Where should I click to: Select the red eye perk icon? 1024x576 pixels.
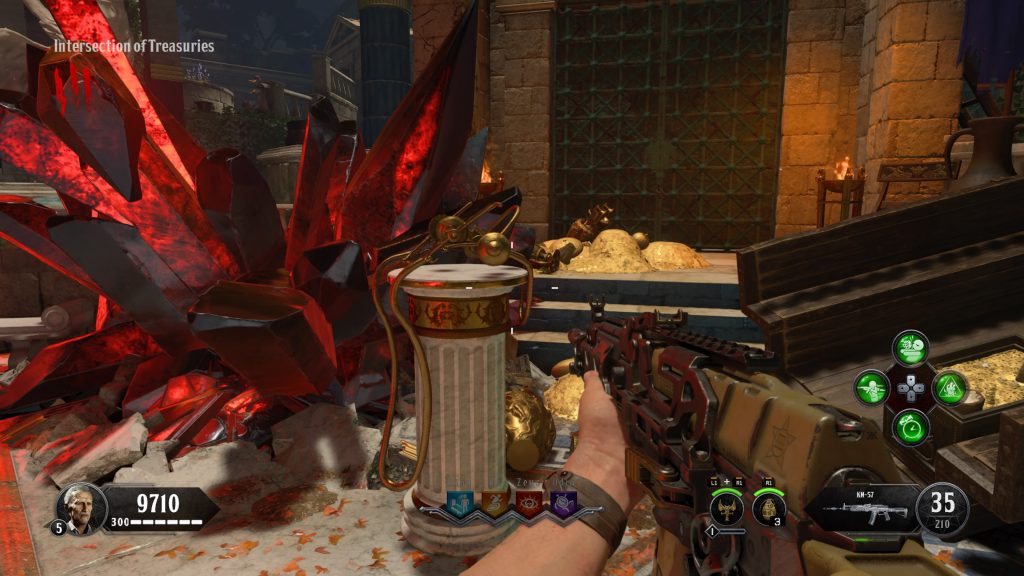tap(531, 503)
